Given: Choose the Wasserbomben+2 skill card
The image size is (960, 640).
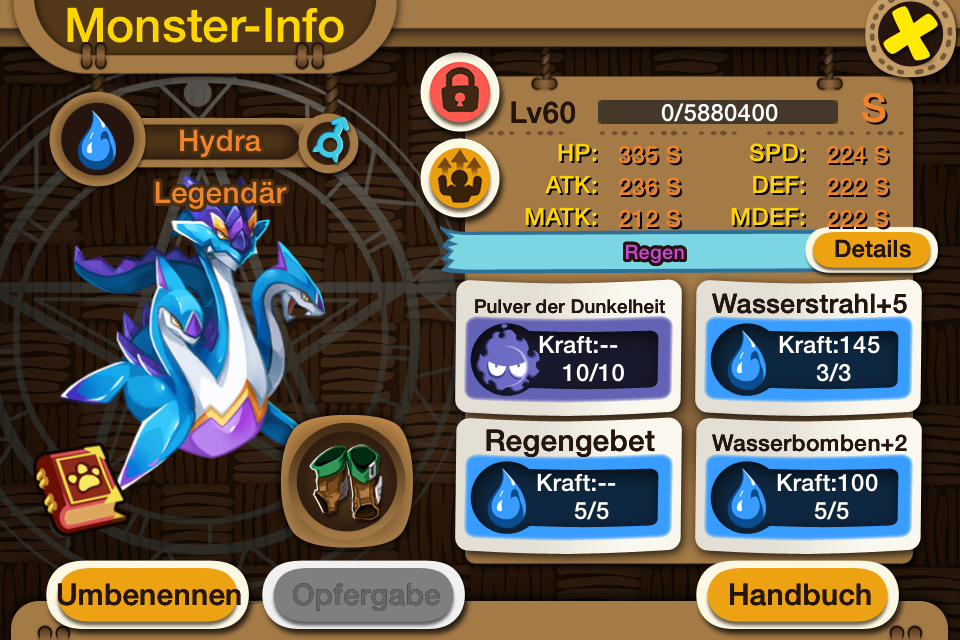Looking at the screenshot, I should (808, 484).
